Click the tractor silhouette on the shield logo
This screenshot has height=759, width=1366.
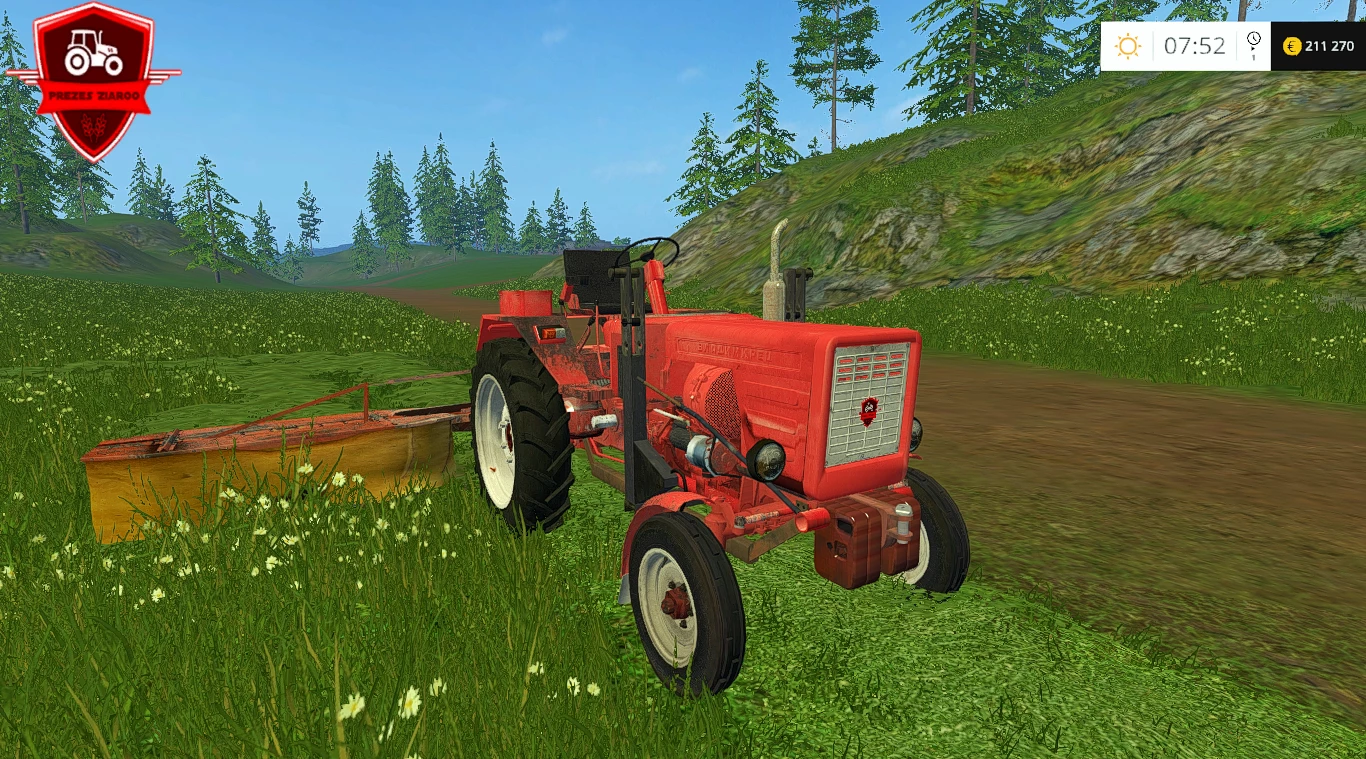tap(93, 52)
